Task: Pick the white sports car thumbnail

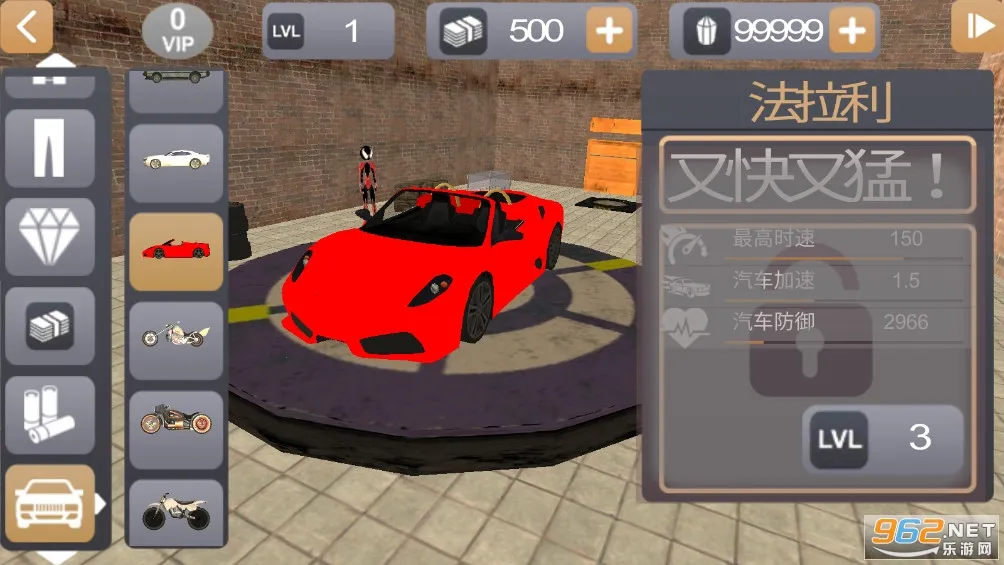Action: 176,162
